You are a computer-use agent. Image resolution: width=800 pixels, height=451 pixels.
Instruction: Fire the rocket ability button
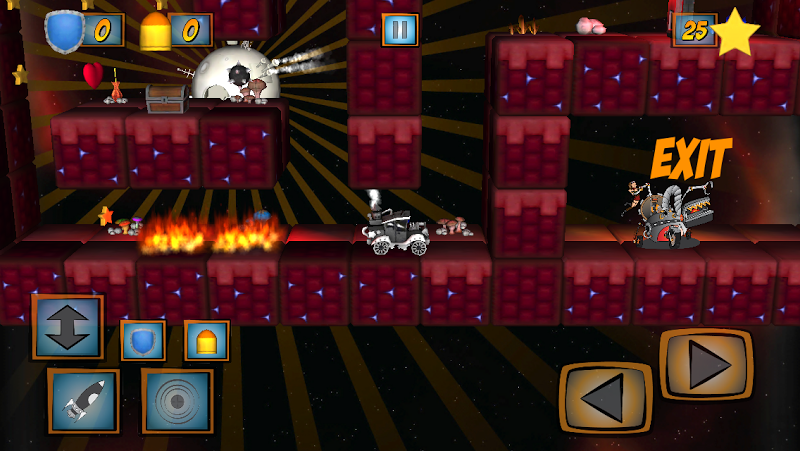tap(83, 400)
